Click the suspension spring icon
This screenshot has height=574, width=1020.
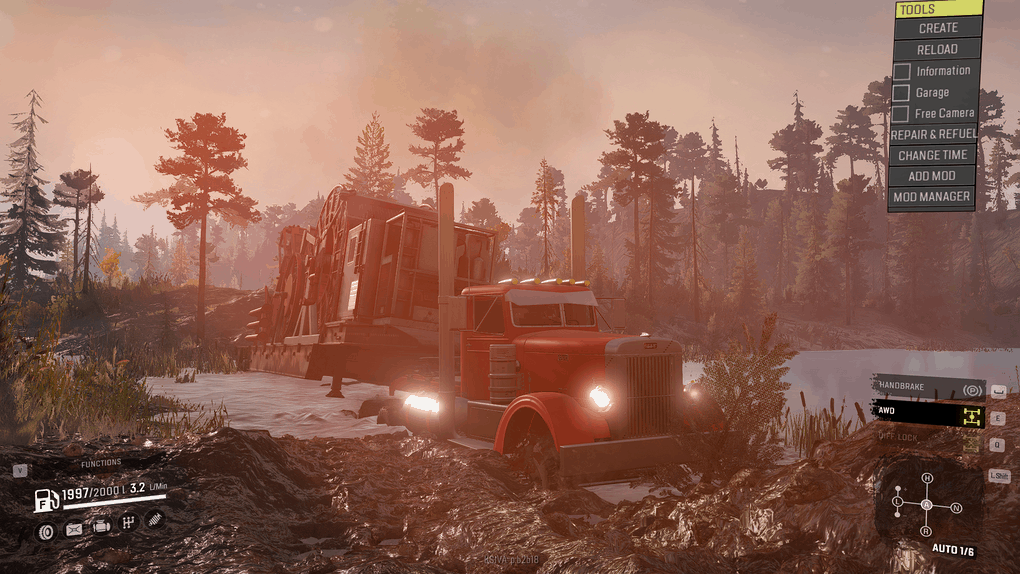point(155,518)
